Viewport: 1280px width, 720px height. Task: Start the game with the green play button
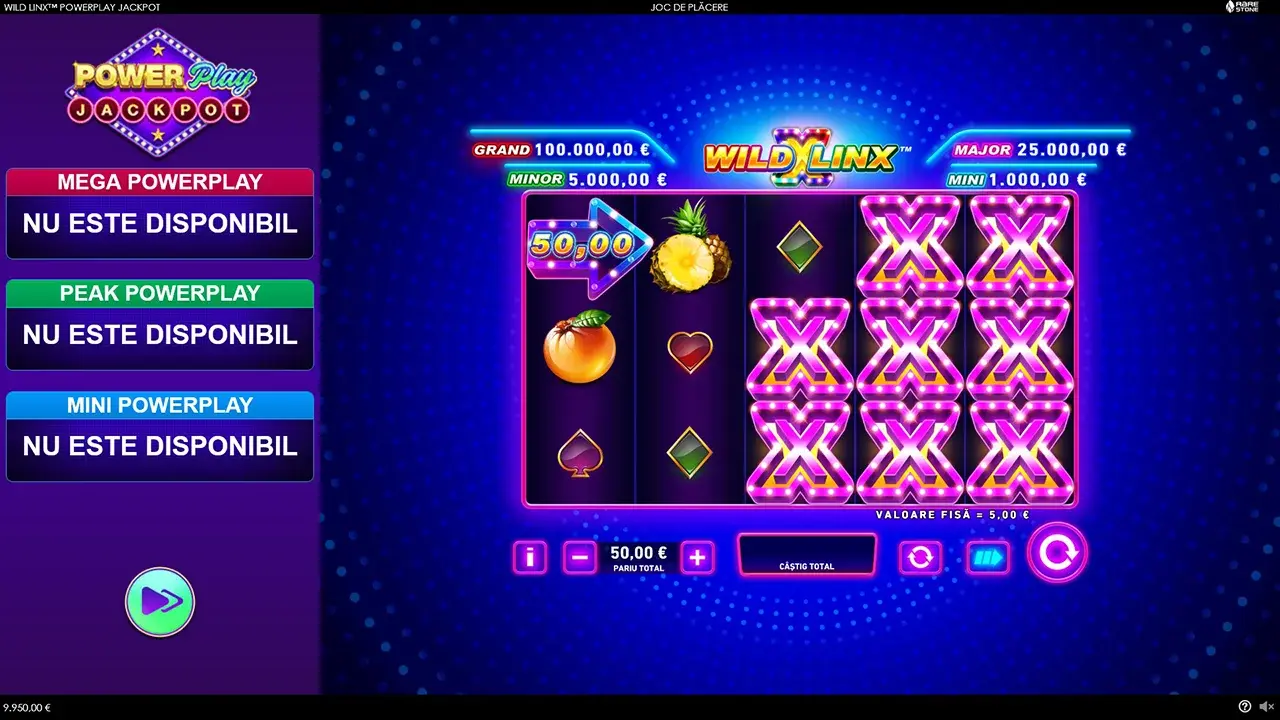(x=160, y=601)
